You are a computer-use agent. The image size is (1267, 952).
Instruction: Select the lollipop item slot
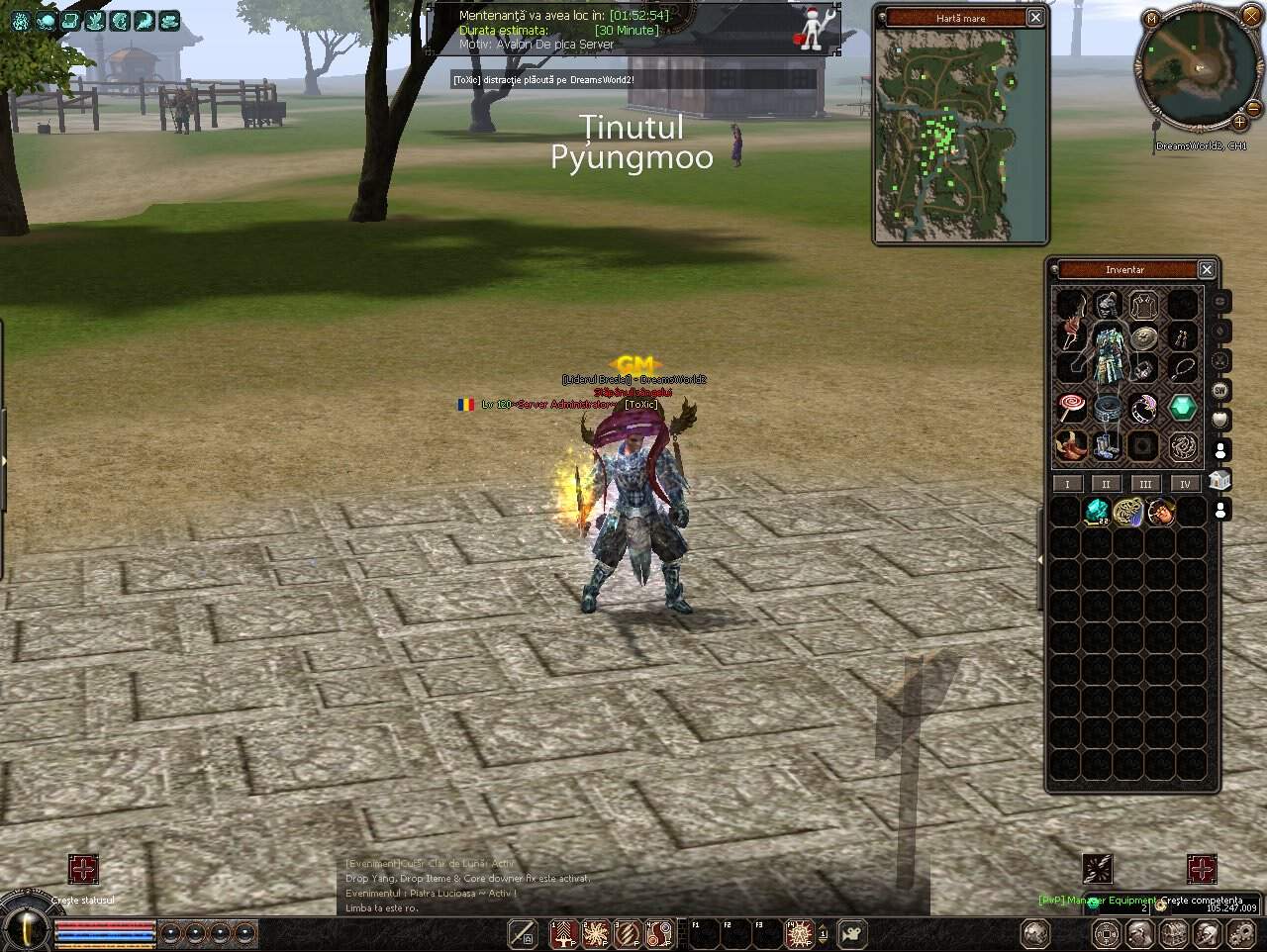click(x=1071, y=408)
